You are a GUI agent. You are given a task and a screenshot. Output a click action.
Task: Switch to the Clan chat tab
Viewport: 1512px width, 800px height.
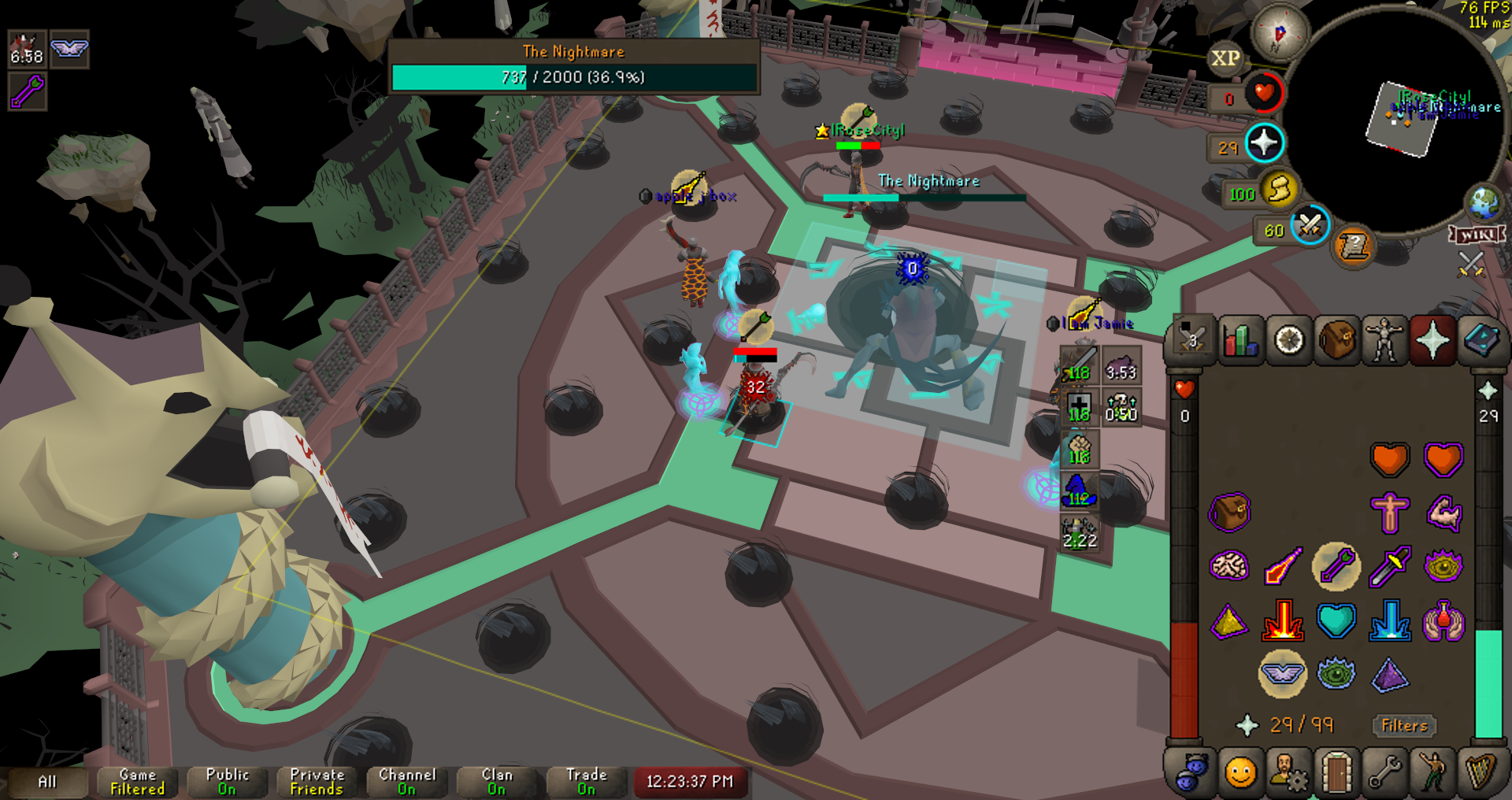pyautogui.click(x=496, y=781)
